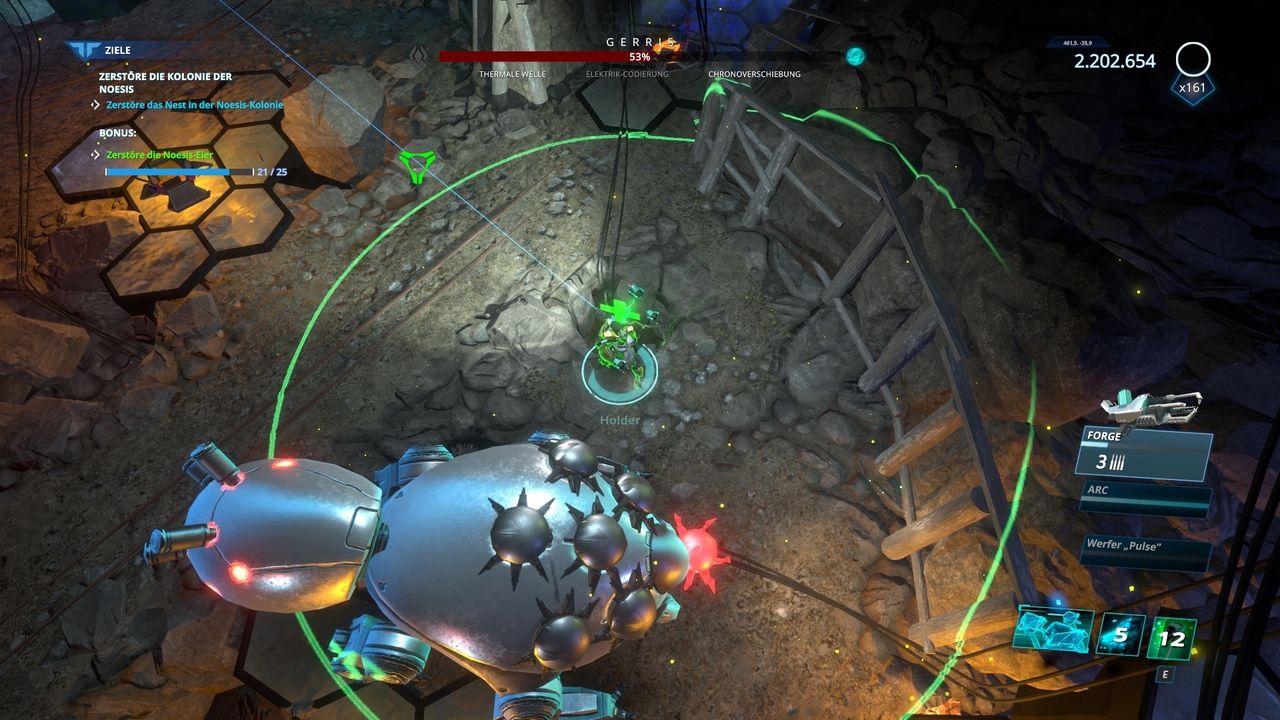1280x720 pixels.
Task: Click the Elektrik-Codierung boss ability label
Action: click(628, 74)
